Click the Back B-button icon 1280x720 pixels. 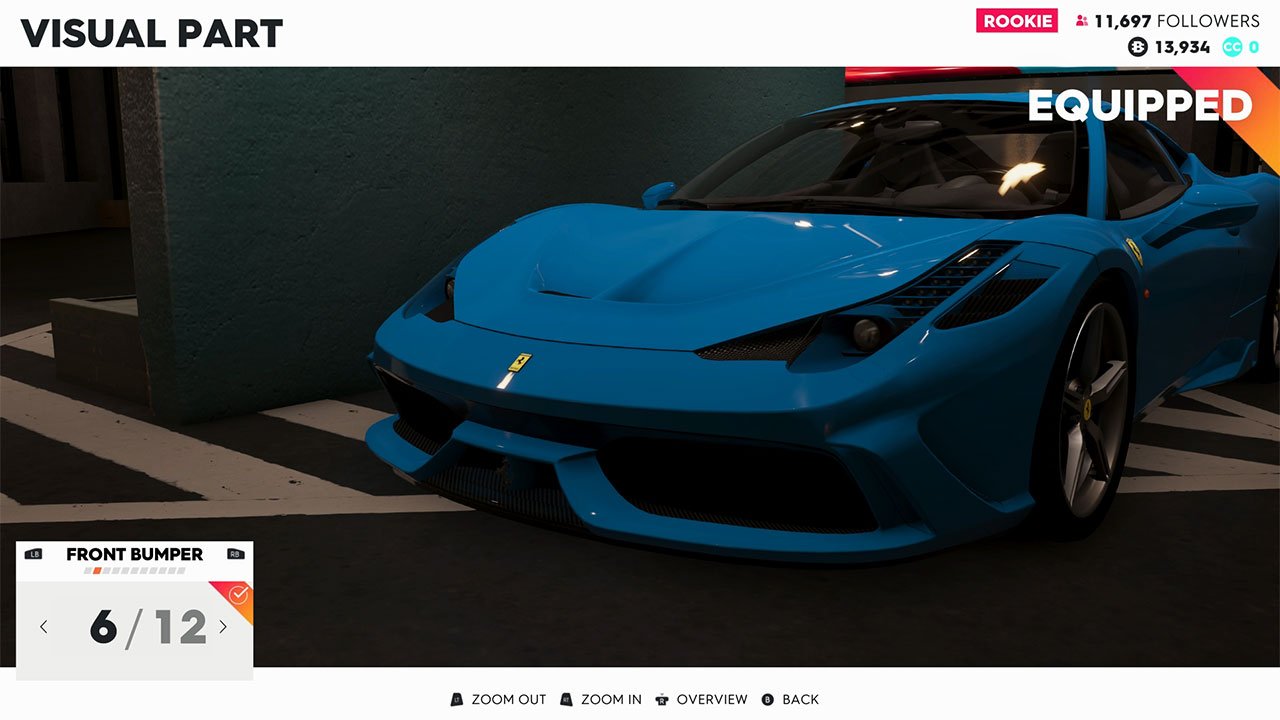pos(769,699)
